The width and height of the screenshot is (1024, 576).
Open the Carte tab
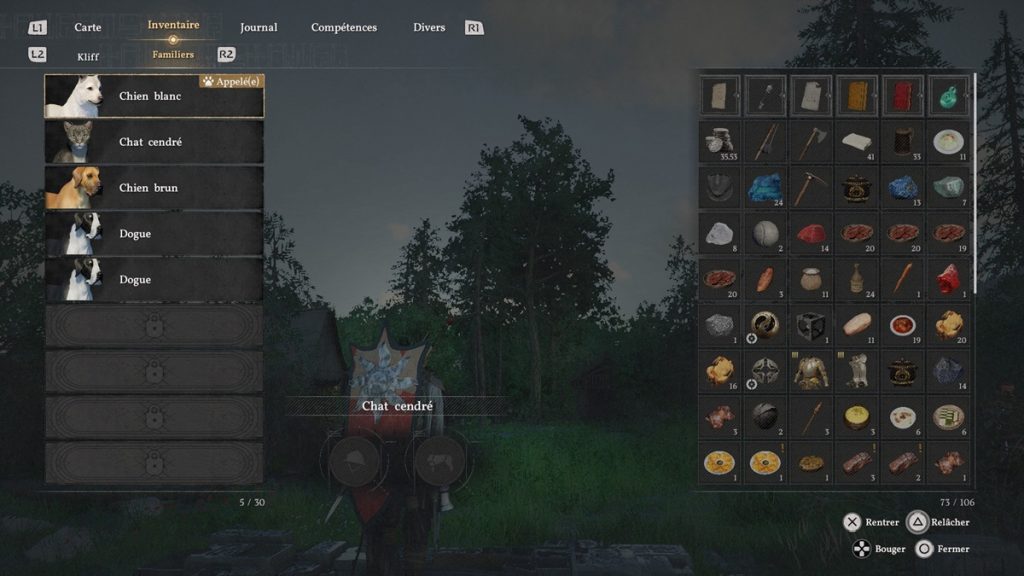click(88, 27)
